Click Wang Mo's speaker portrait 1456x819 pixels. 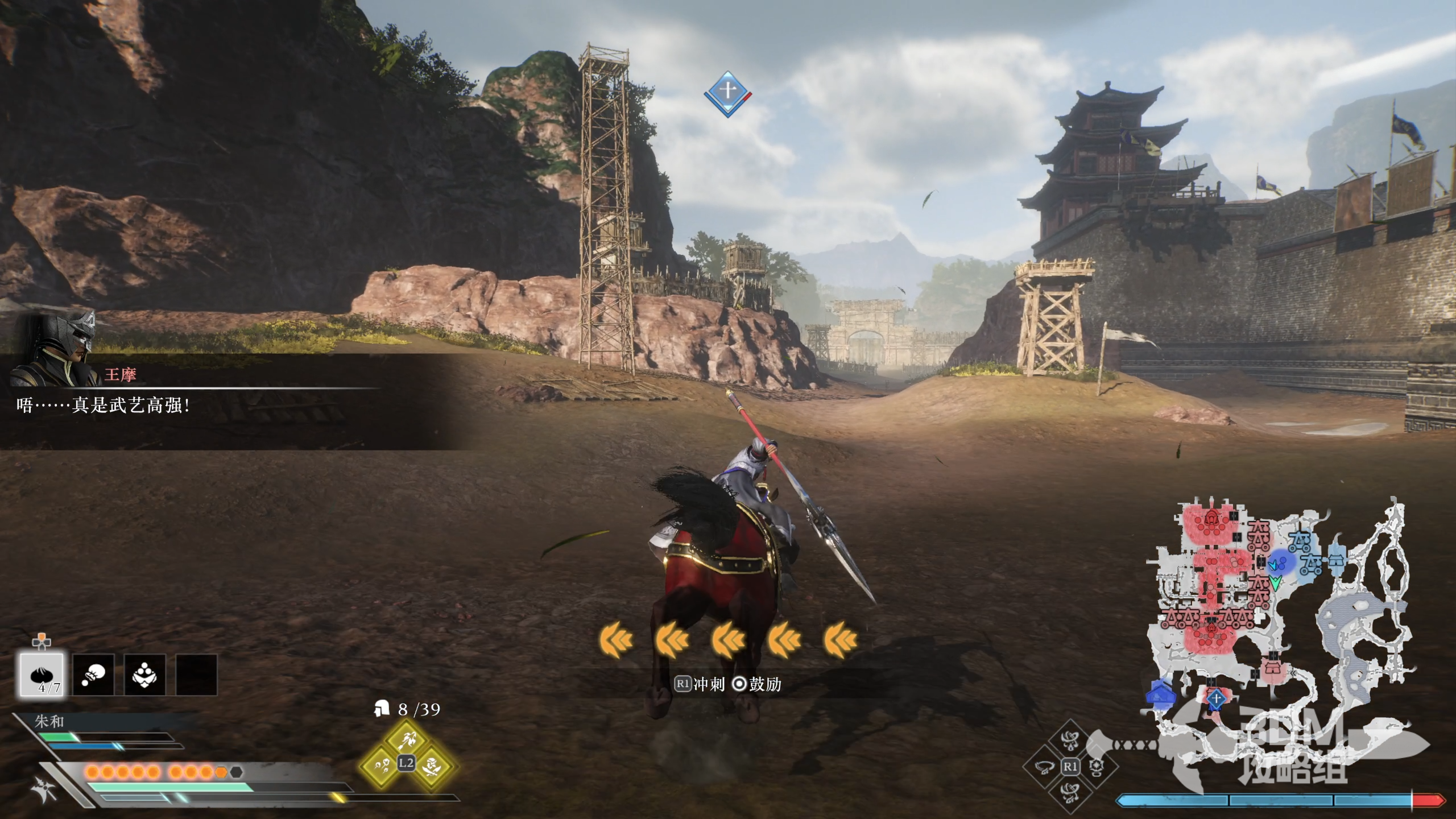(x=55, y=347)
